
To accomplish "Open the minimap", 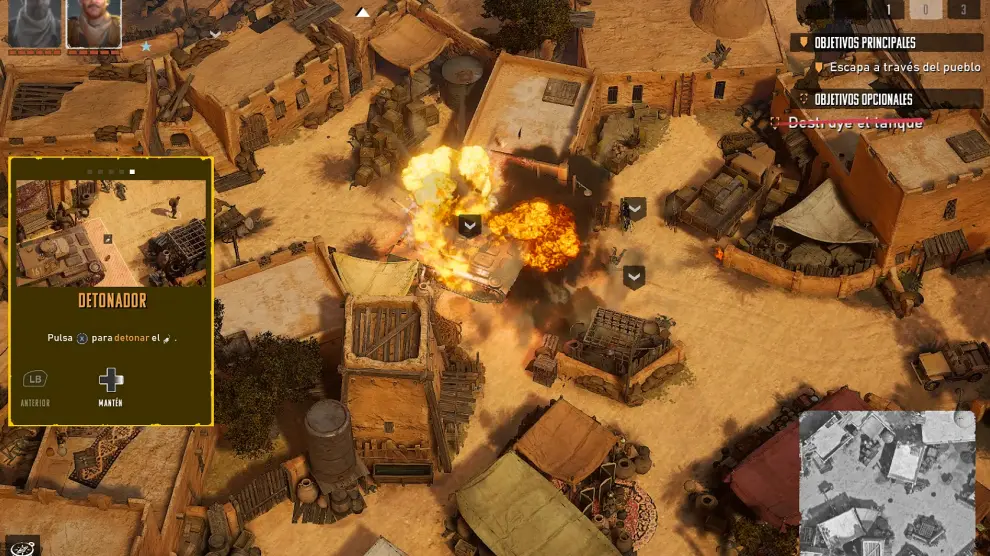I will click(x=886, y=480).
